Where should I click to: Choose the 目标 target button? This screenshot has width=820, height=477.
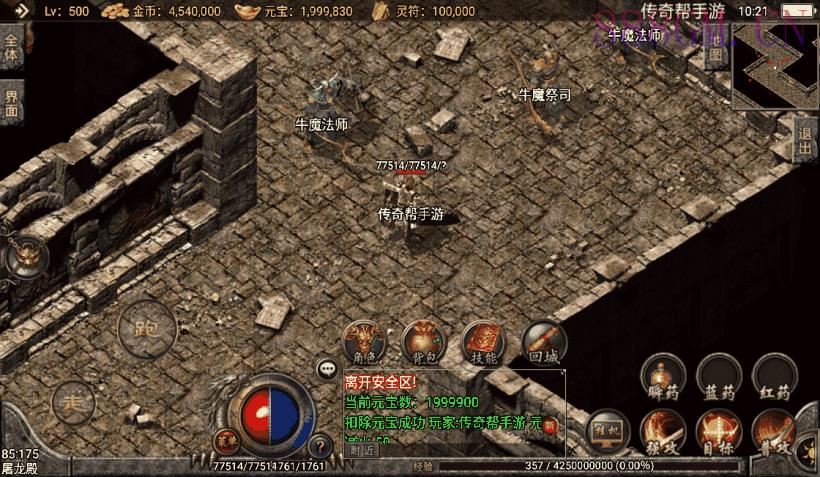click(718, 431)
